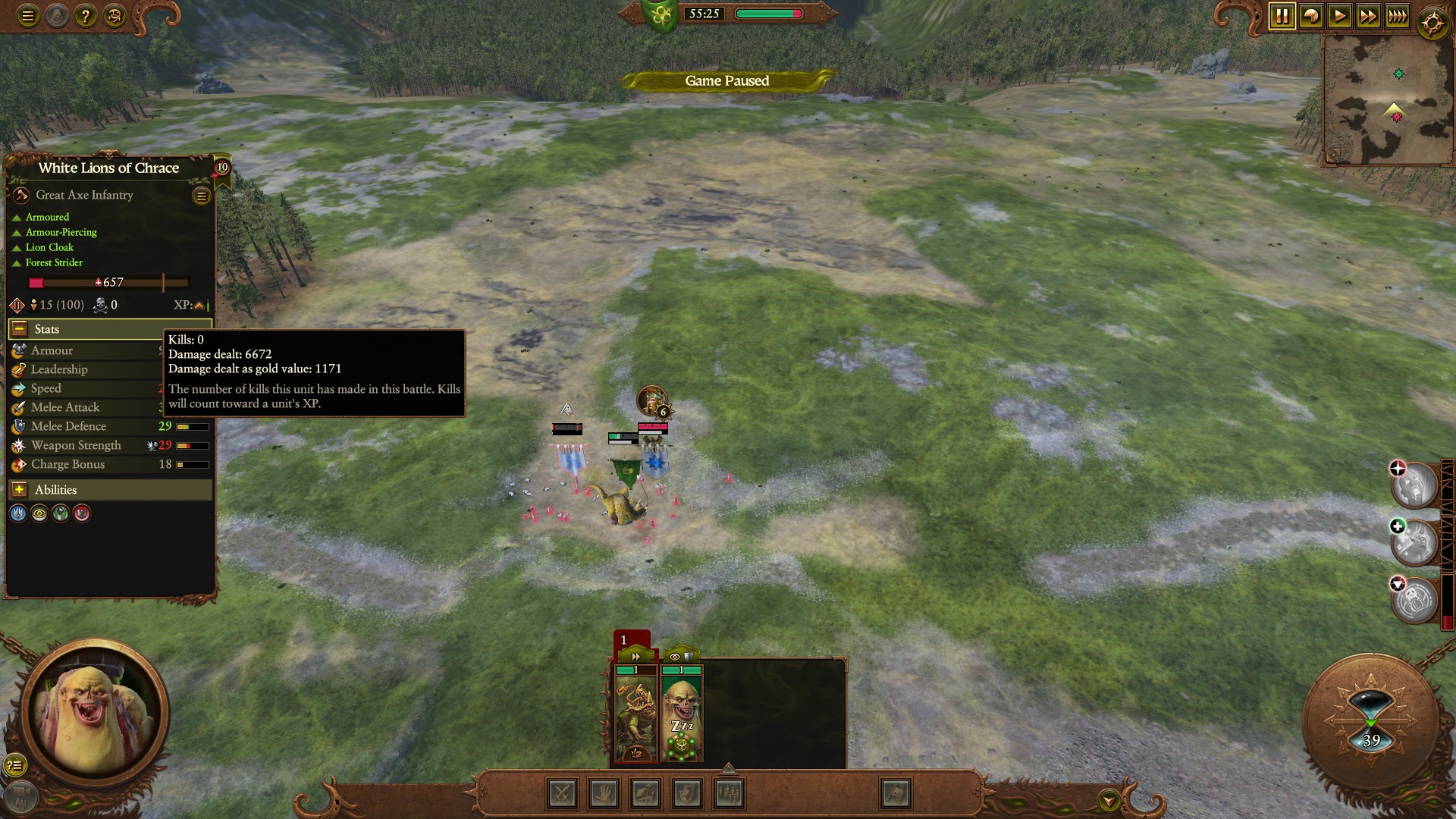Activate the blue winged ability icon
The width and height of the screenshot is (1456, 819).
19,513
